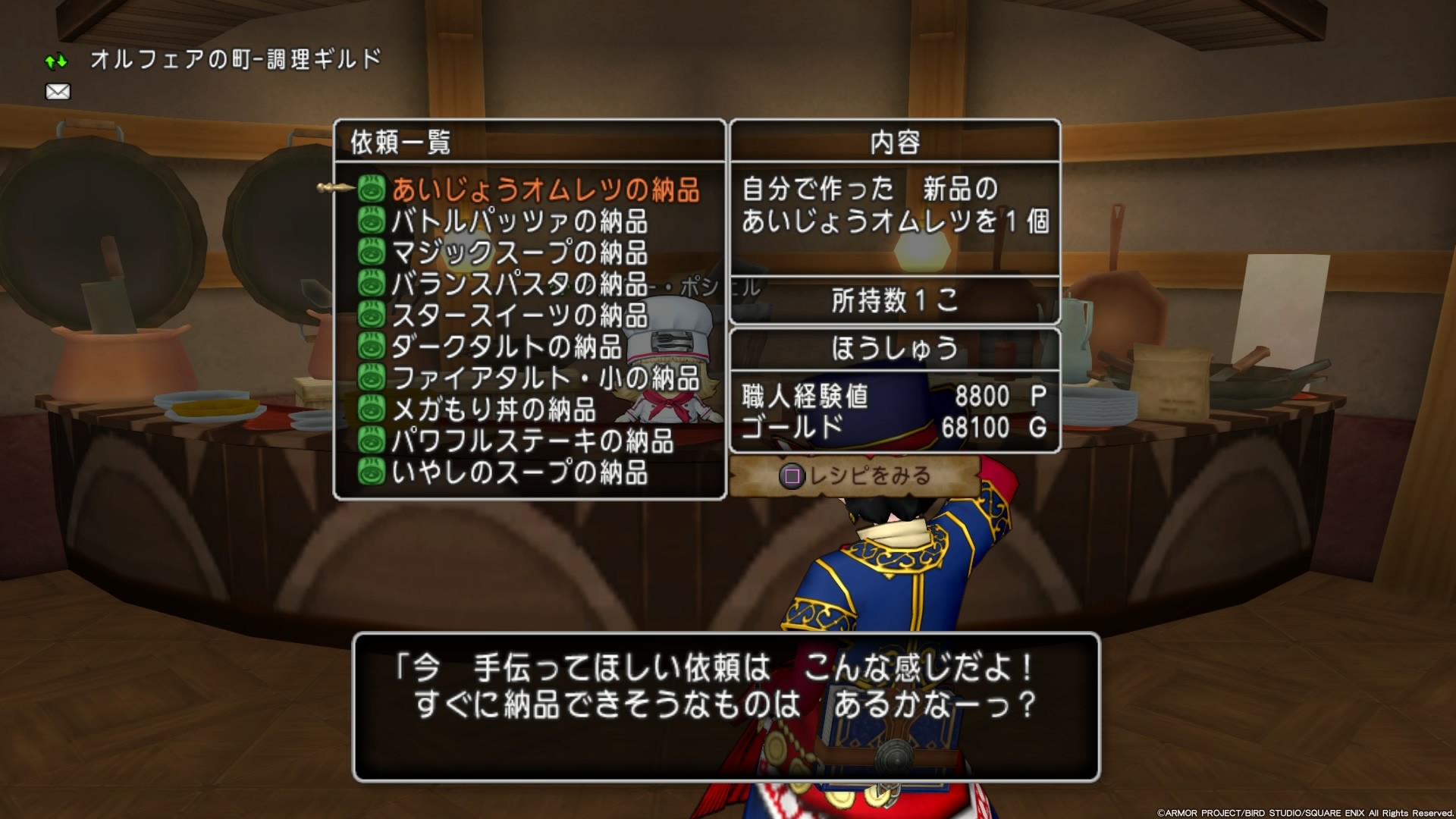Click the 所持数１こ possession count box
Viewport: 1456px width, 819px height.
(895, 301)
